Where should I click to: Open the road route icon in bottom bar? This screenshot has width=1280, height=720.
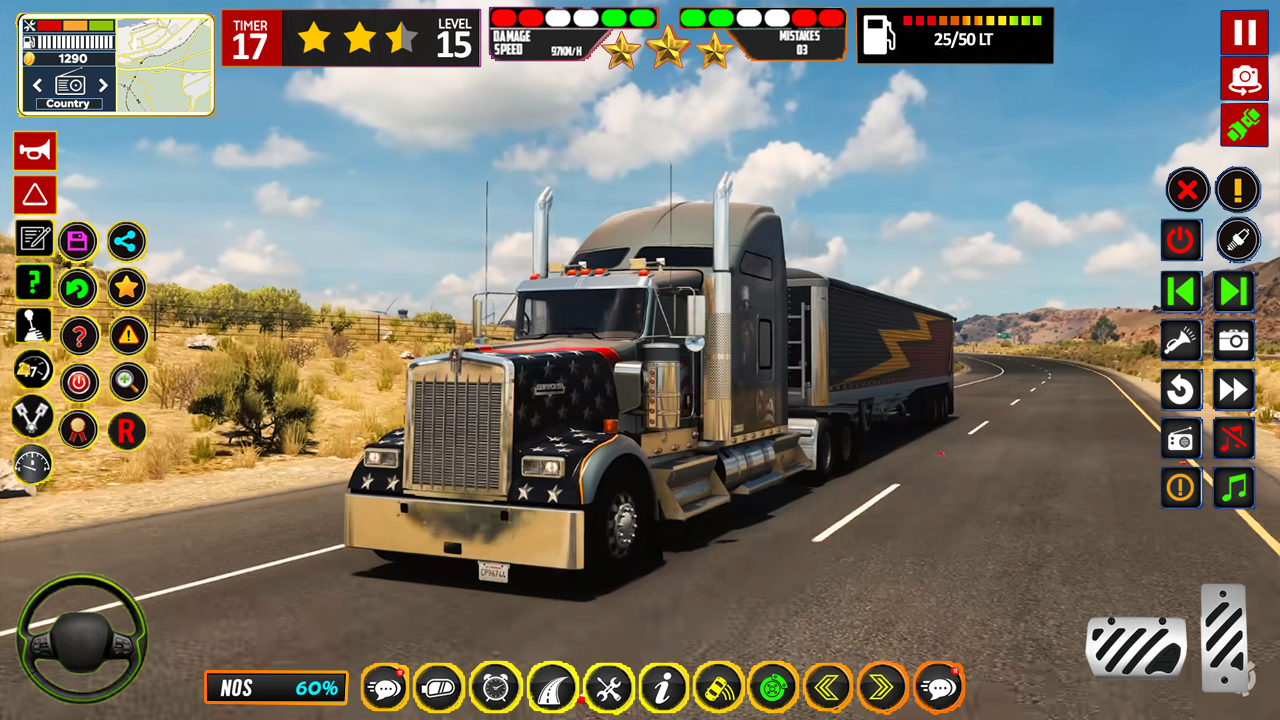coord(554,687)
